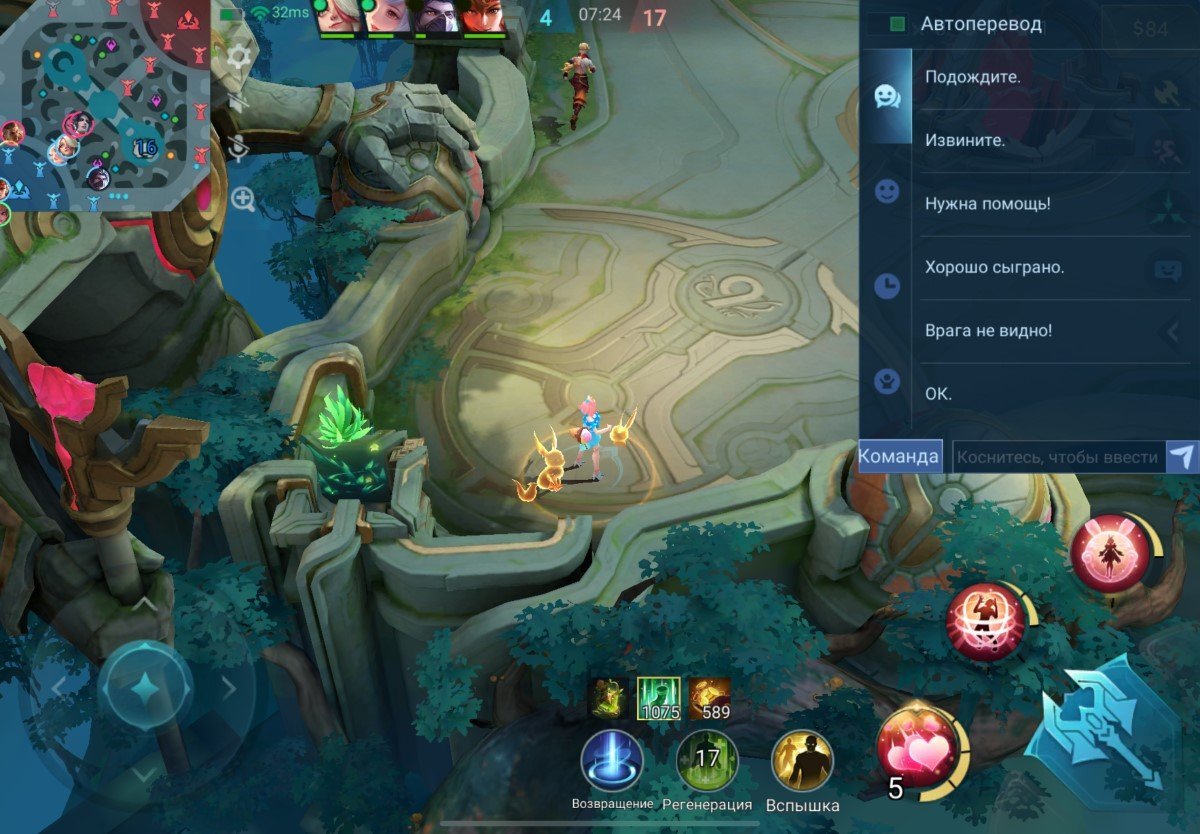The width and height of the screenshot is (1200, 834).
Task: Toggle the Автоперевод checkbox
Action: [898, 24]
